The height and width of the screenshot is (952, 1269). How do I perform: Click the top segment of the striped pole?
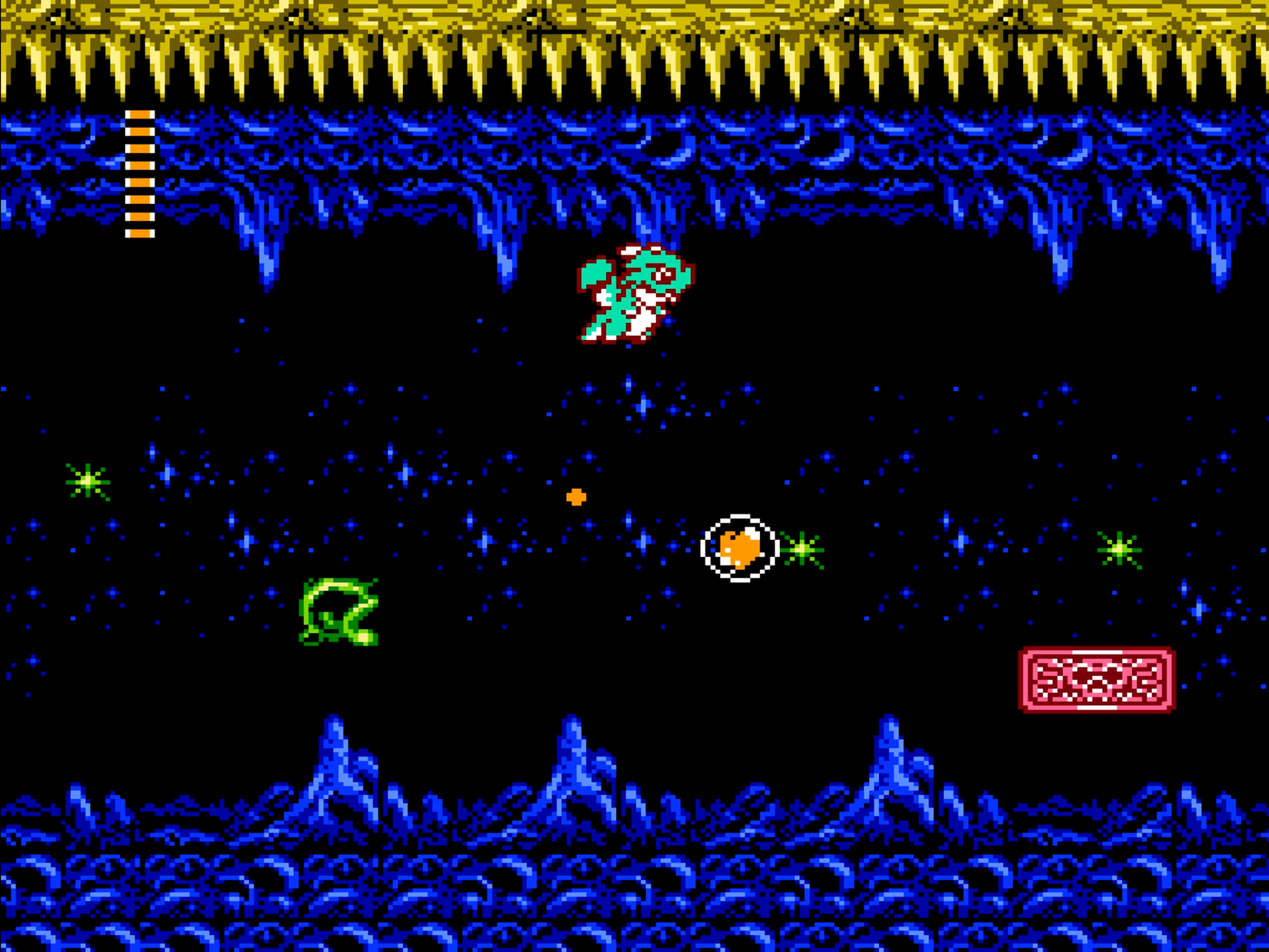point(138,115)
